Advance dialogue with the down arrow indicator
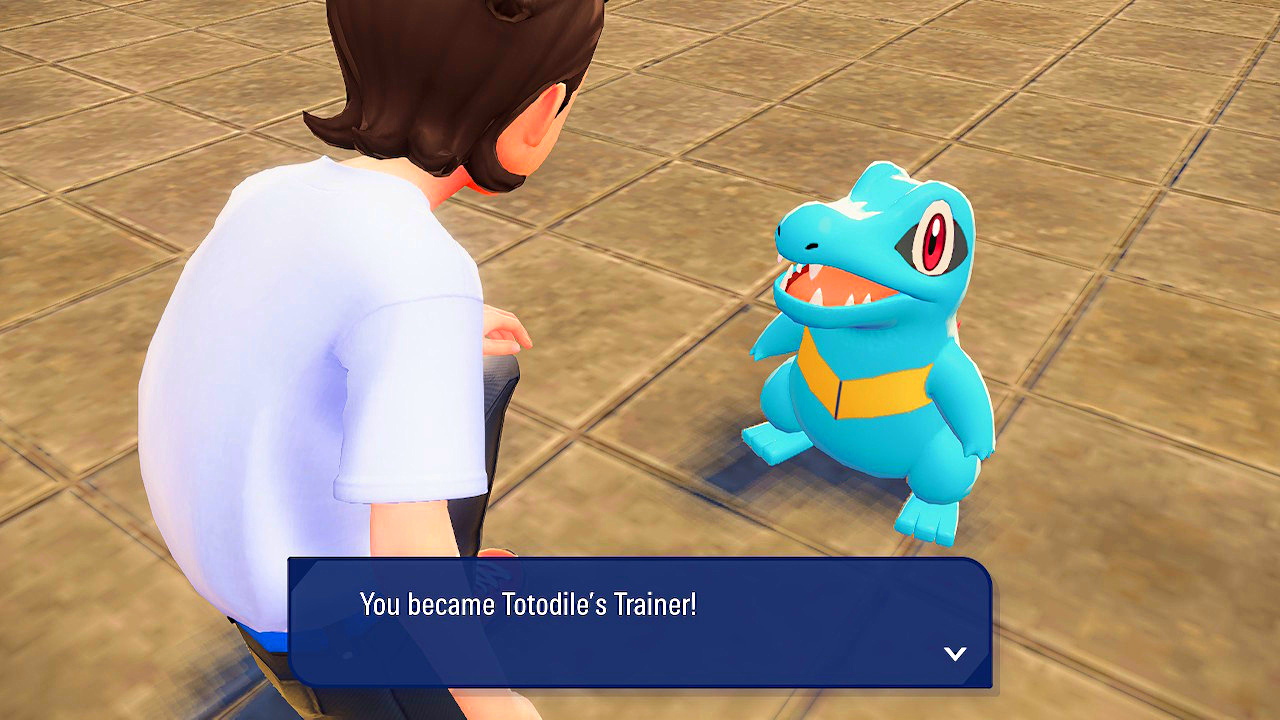Screen dimensions: 1280x720 (x=955, y=654)
